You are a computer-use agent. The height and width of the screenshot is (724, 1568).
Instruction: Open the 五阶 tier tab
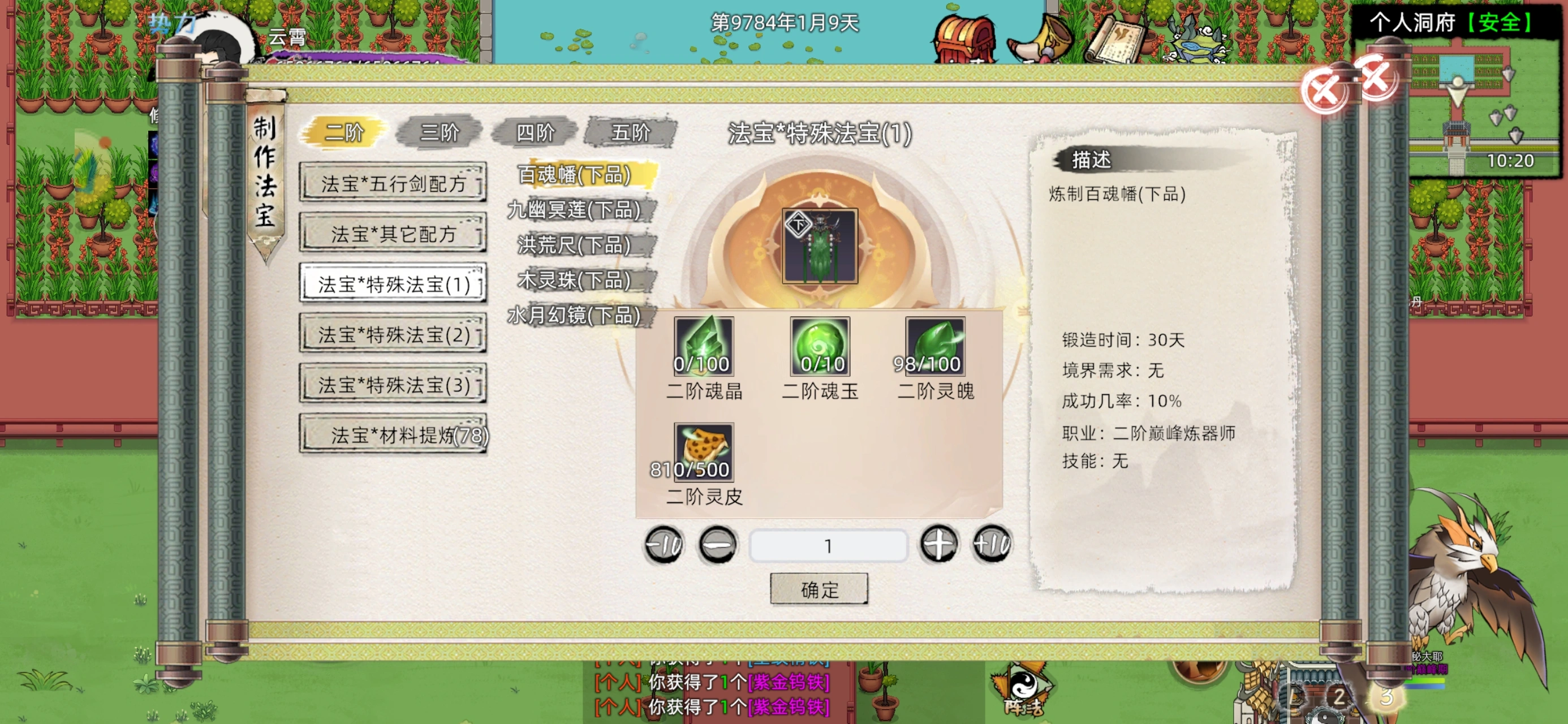click(x=631, y=132)
